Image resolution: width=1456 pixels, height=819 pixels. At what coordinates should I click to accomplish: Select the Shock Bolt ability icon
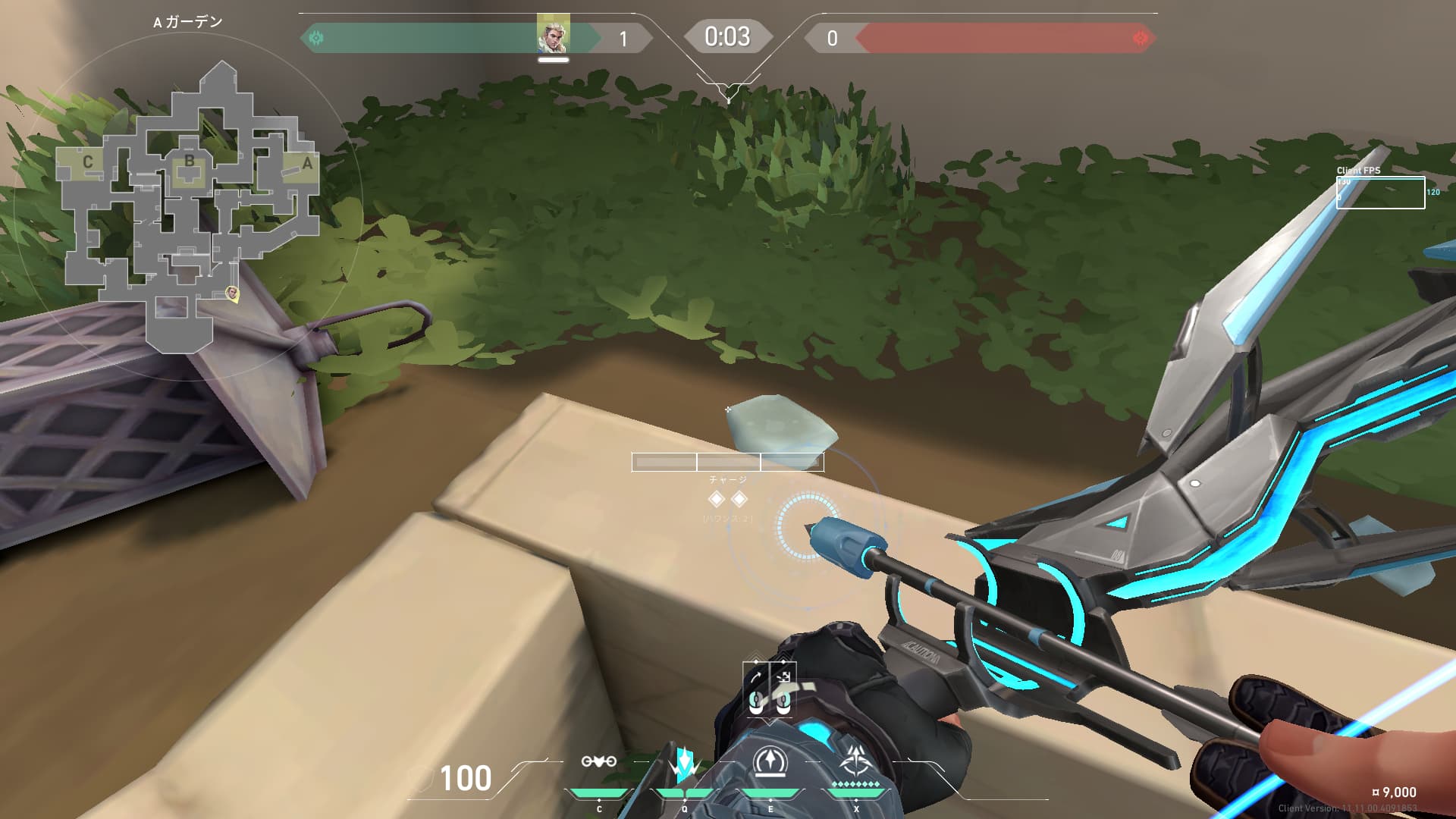[x=684, y=764]
